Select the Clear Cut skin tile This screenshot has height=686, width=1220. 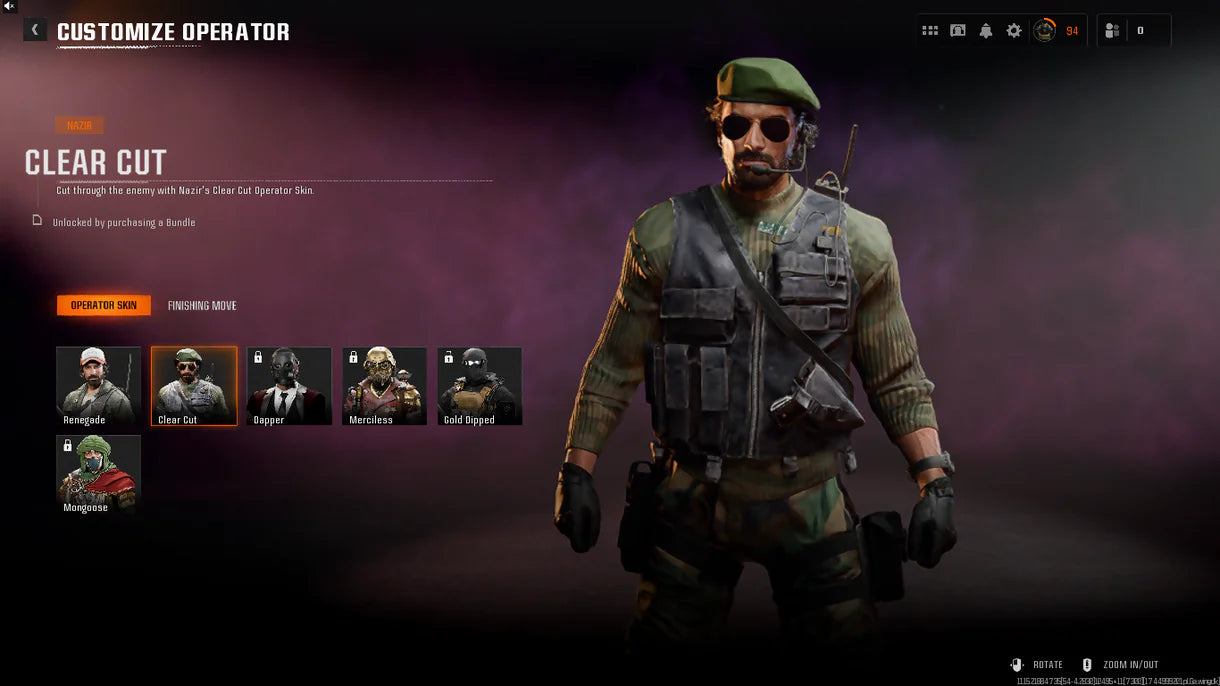194,385
